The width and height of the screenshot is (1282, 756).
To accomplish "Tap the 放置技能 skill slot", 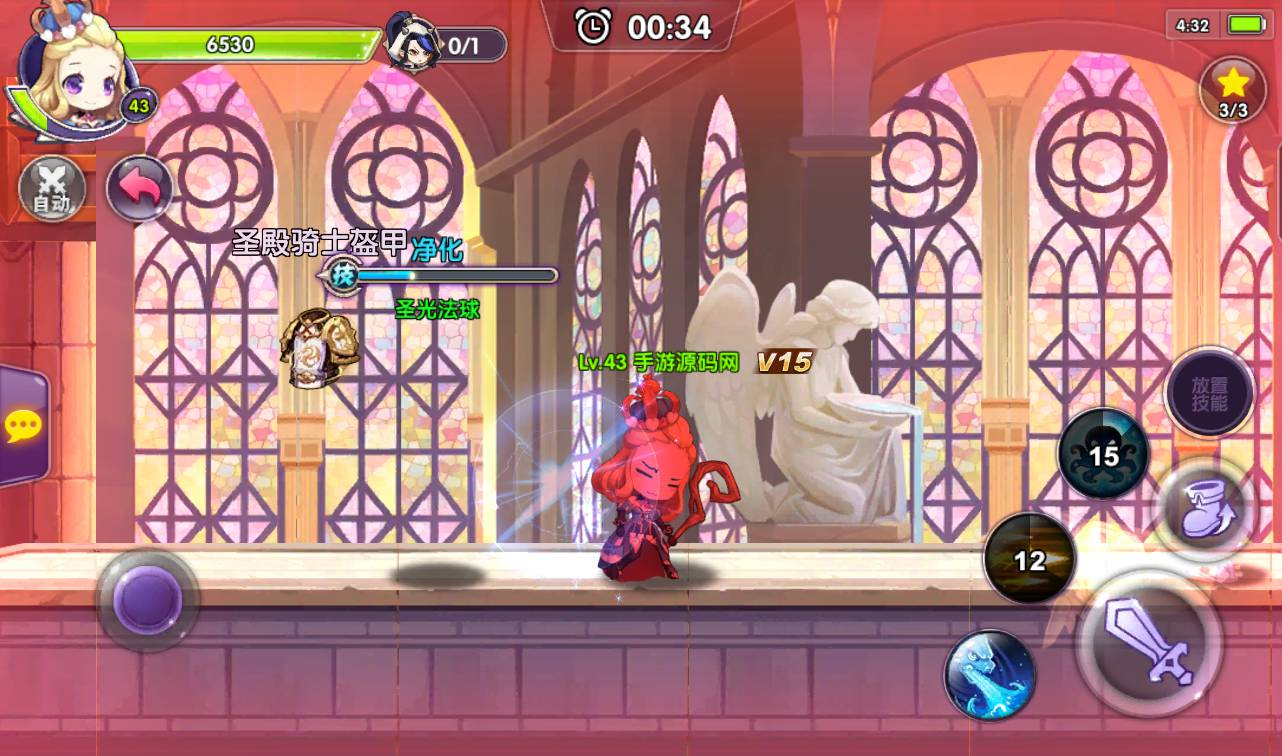I will pos(1209,392).
